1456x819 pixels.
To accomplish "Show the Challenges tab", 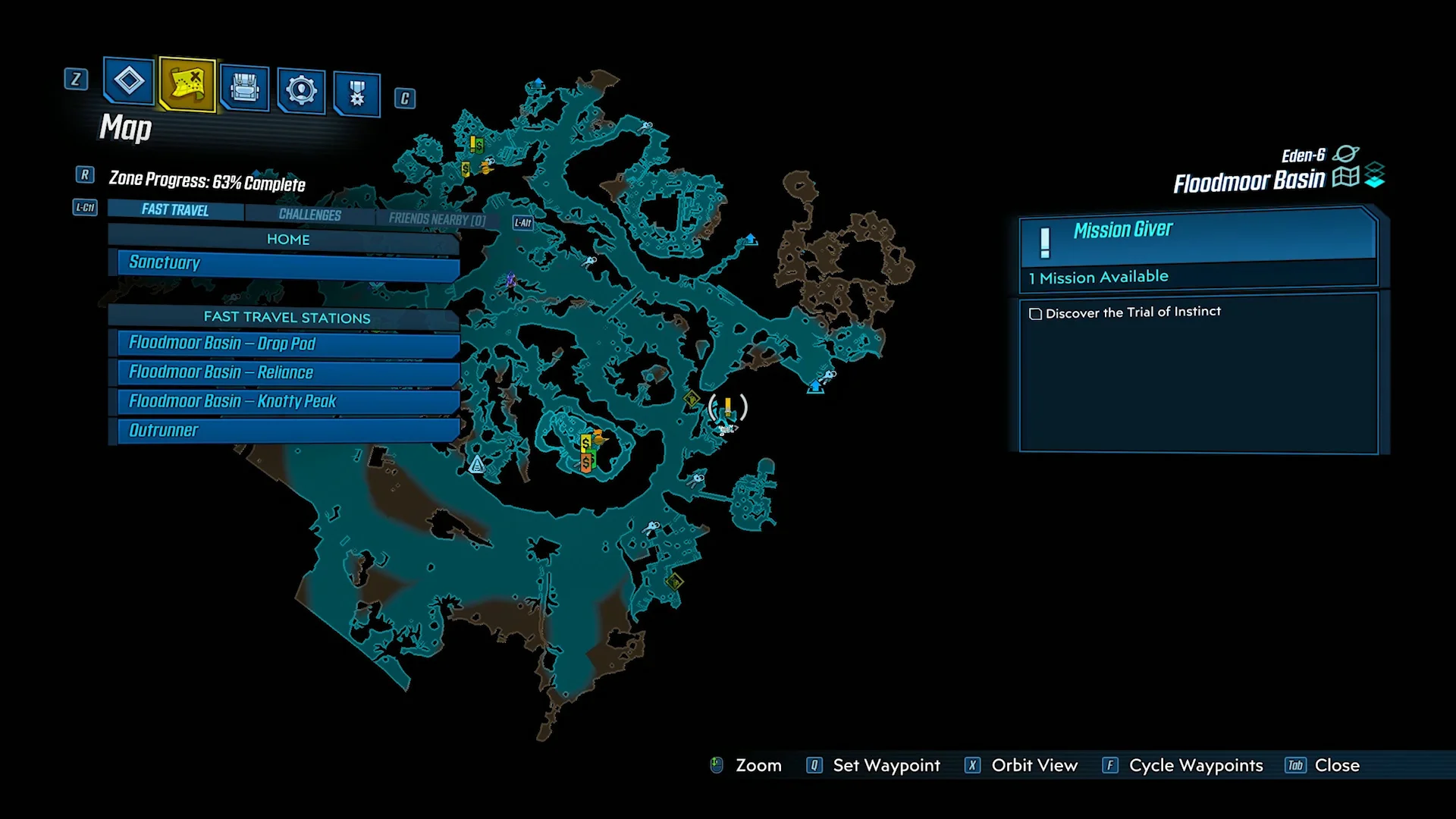I will [309, 215].
